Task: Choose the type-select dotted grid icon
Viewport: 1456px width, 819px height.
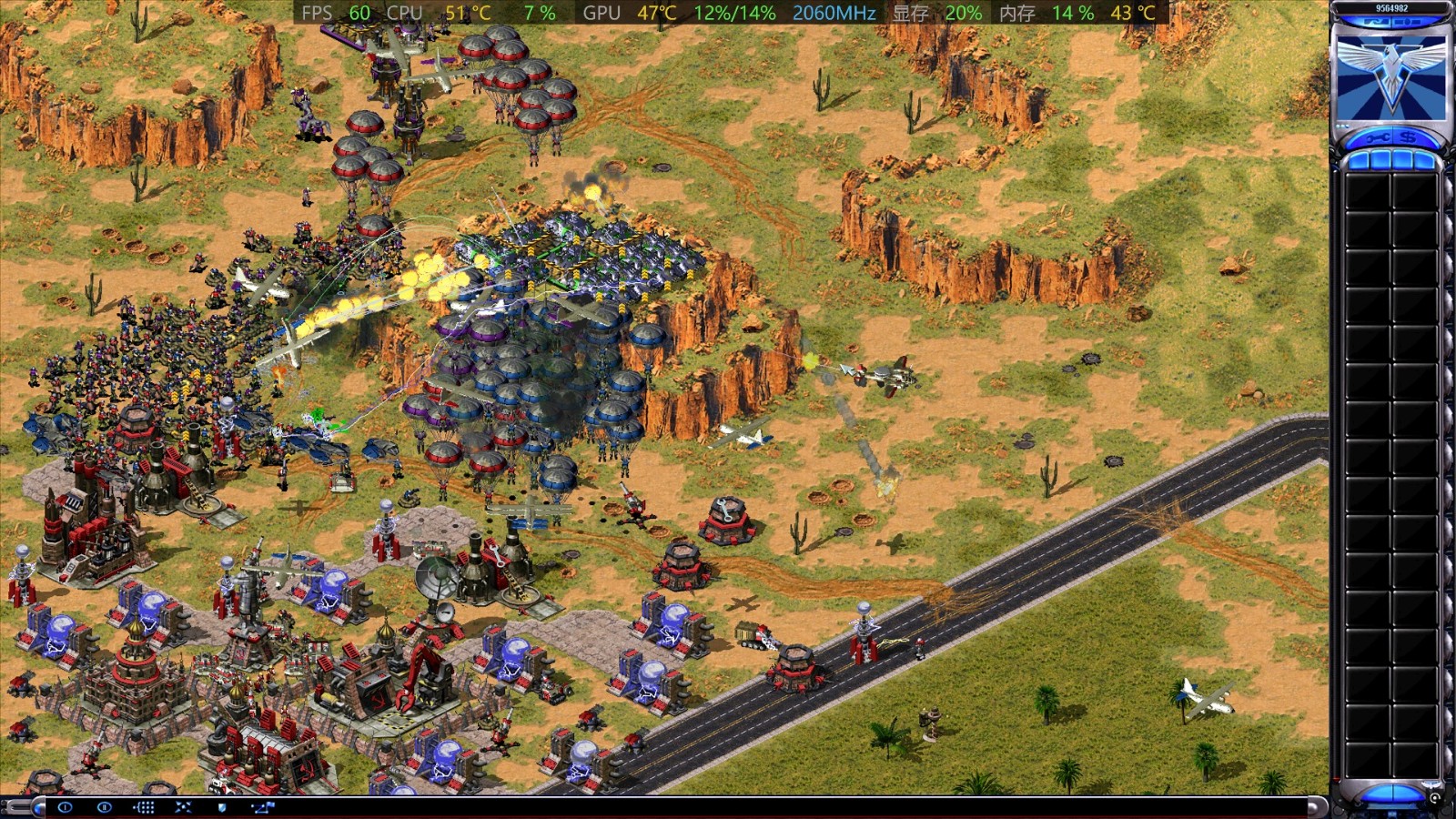Action: coord(144,807)
